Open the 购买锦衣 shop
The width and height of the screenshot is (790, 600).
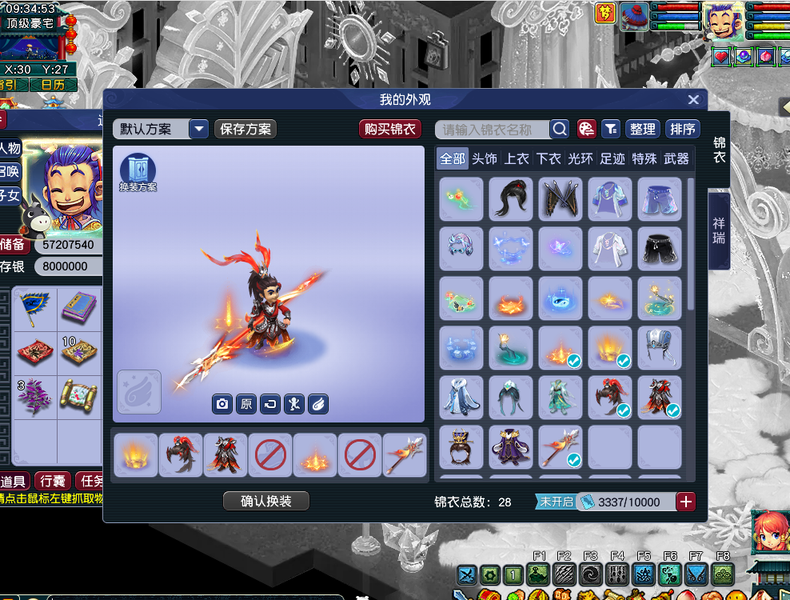click(390, 129)
